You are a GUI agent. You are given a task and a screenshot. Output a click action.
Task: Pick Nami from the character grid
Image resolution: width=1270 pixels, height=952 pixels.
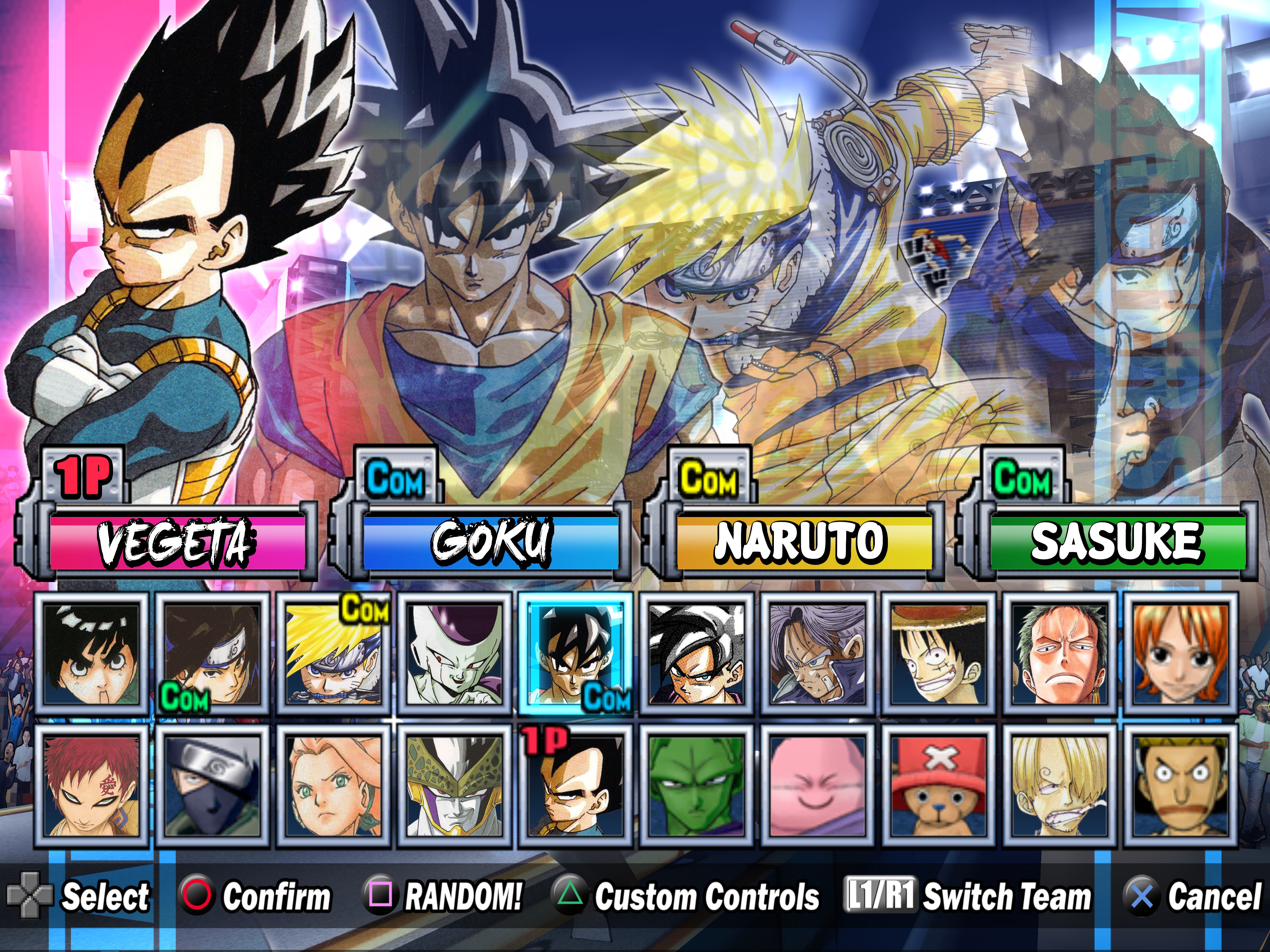pyautogui.click(x=1180, y=654)
